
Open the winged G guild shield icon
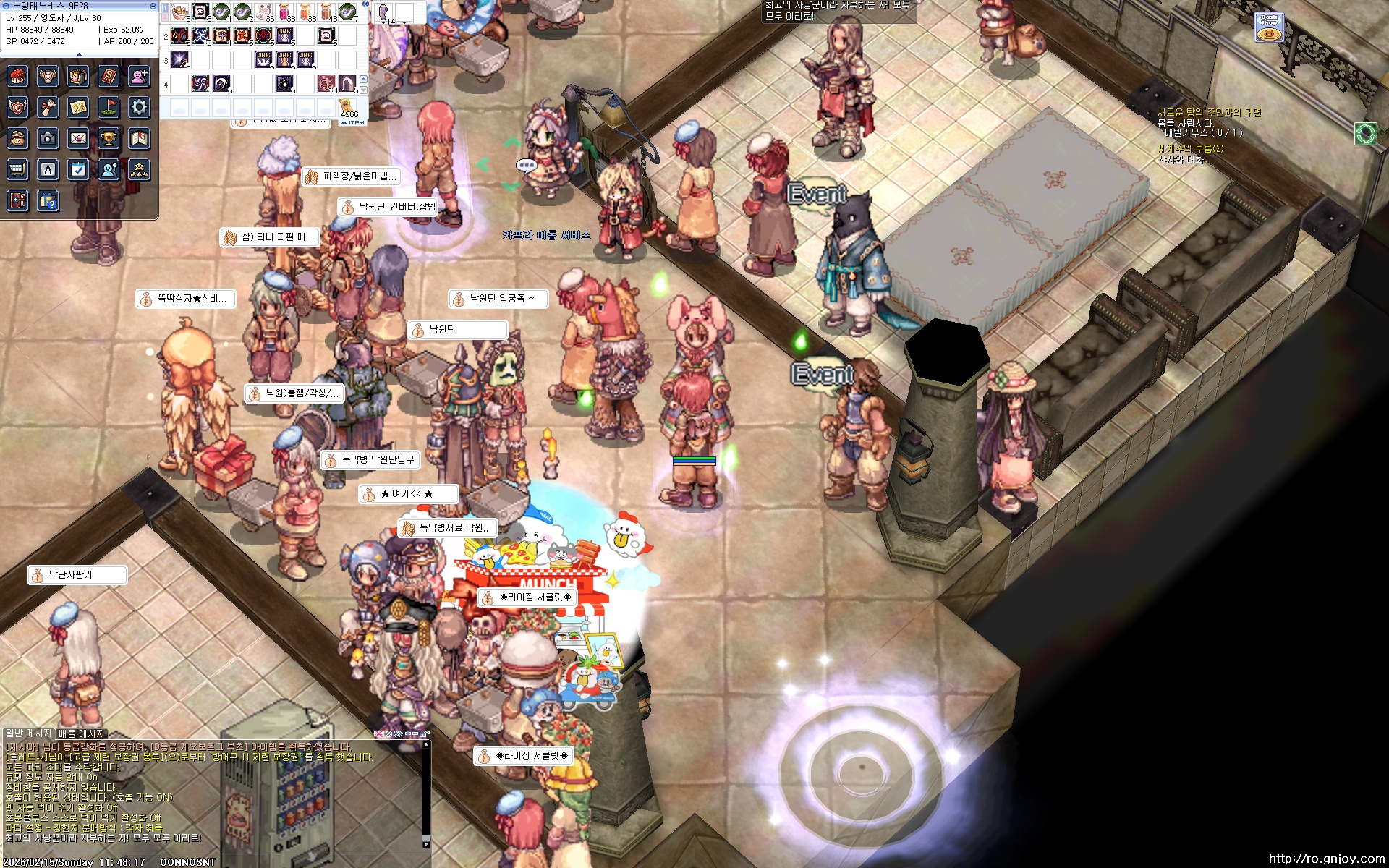tap(17, 108)
